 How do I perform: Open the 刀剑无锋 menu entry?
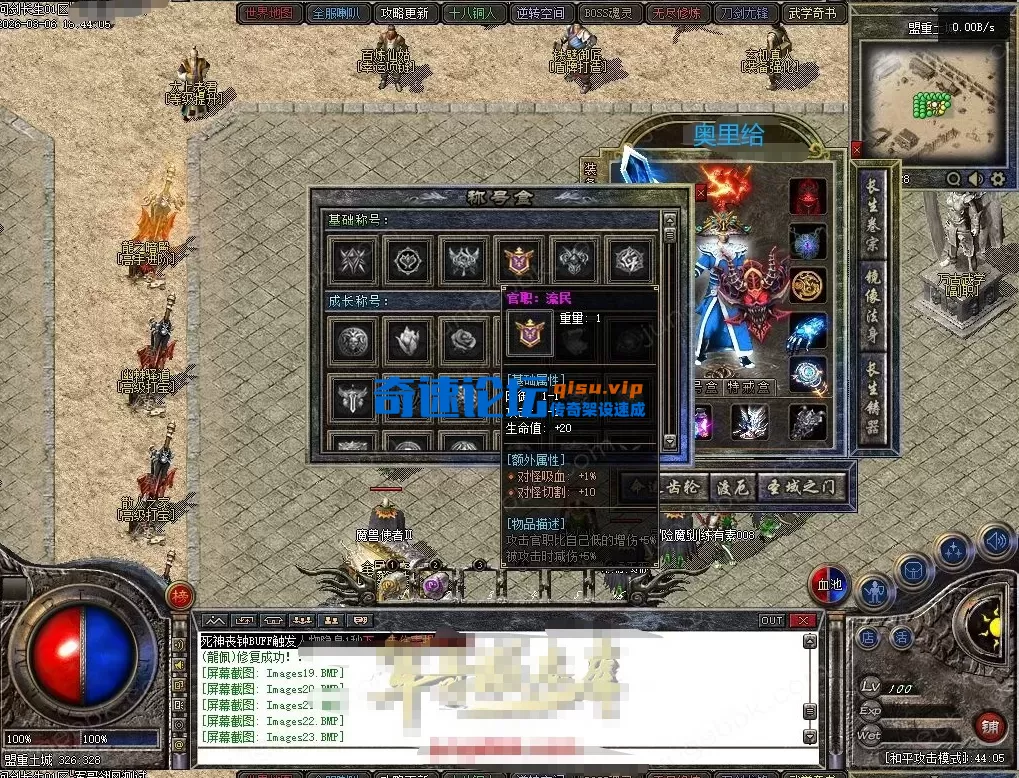743,13
